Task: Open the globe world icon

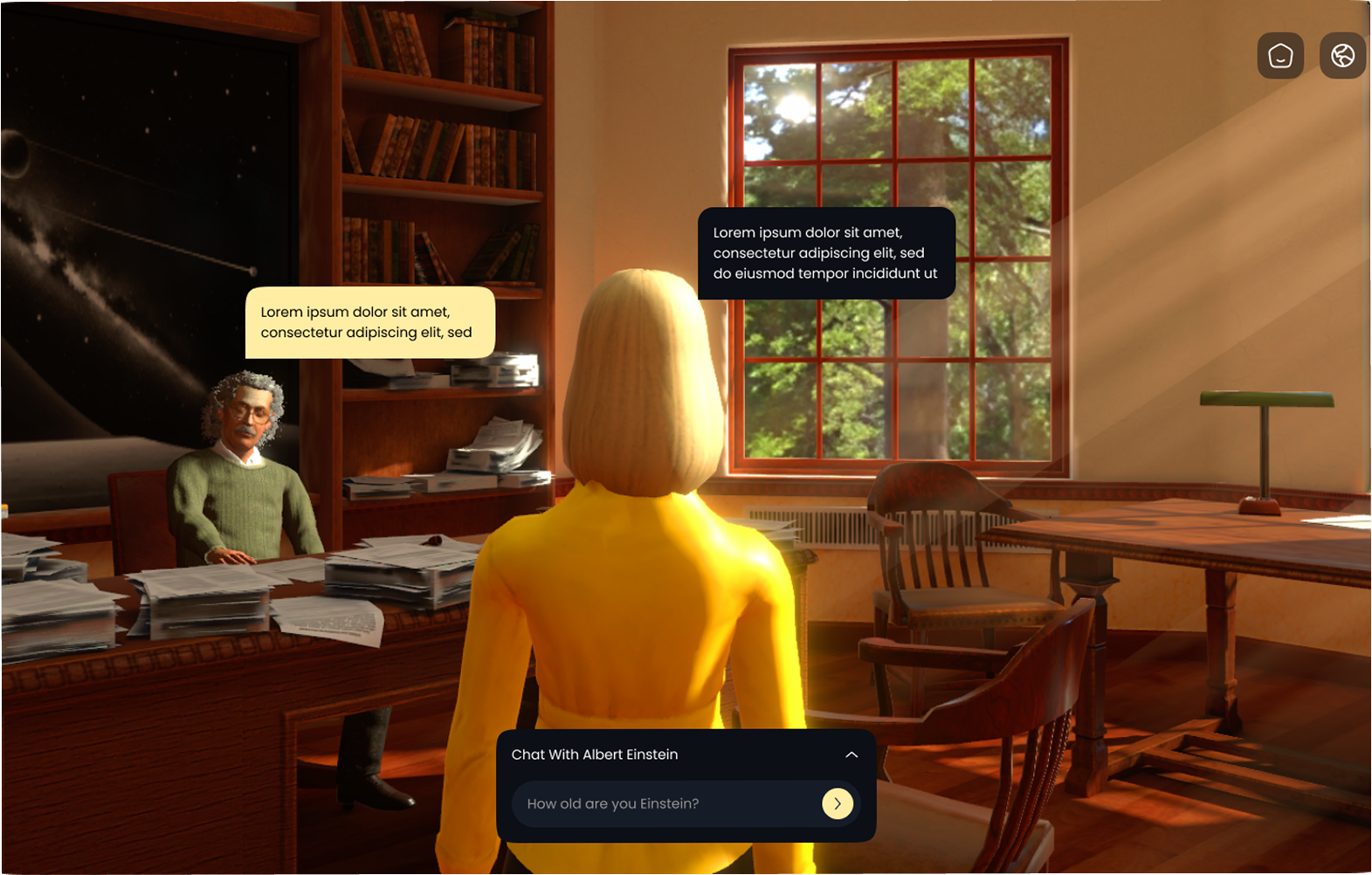Action: (1342, 56)
